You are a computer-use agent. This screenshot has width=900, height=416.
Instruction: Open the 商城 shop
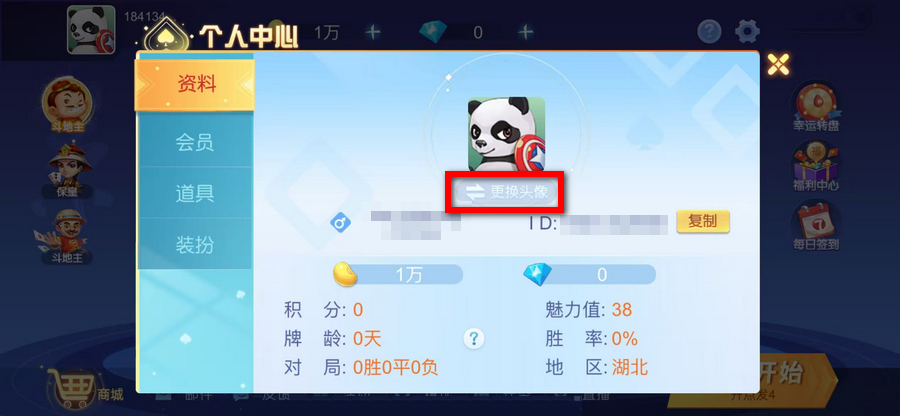(x=84, y=387)
